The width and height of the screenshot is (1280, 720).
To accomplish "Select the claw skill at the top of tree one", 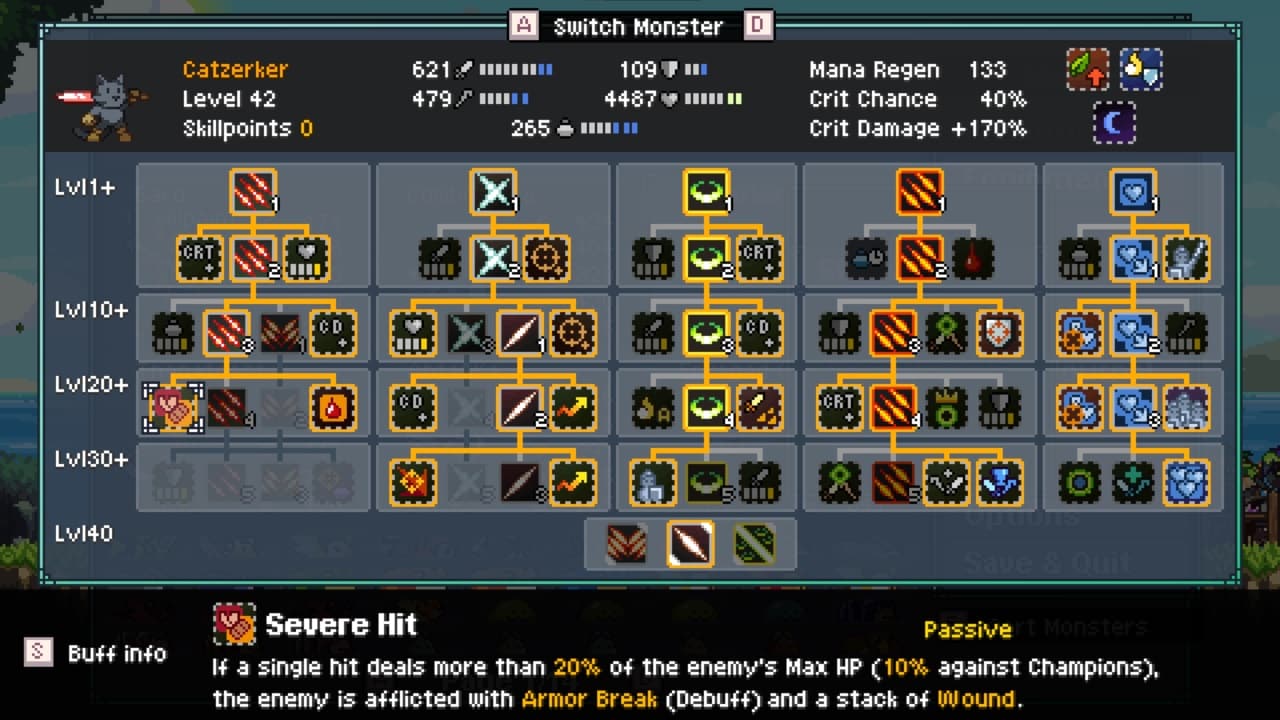I will 253,192.
